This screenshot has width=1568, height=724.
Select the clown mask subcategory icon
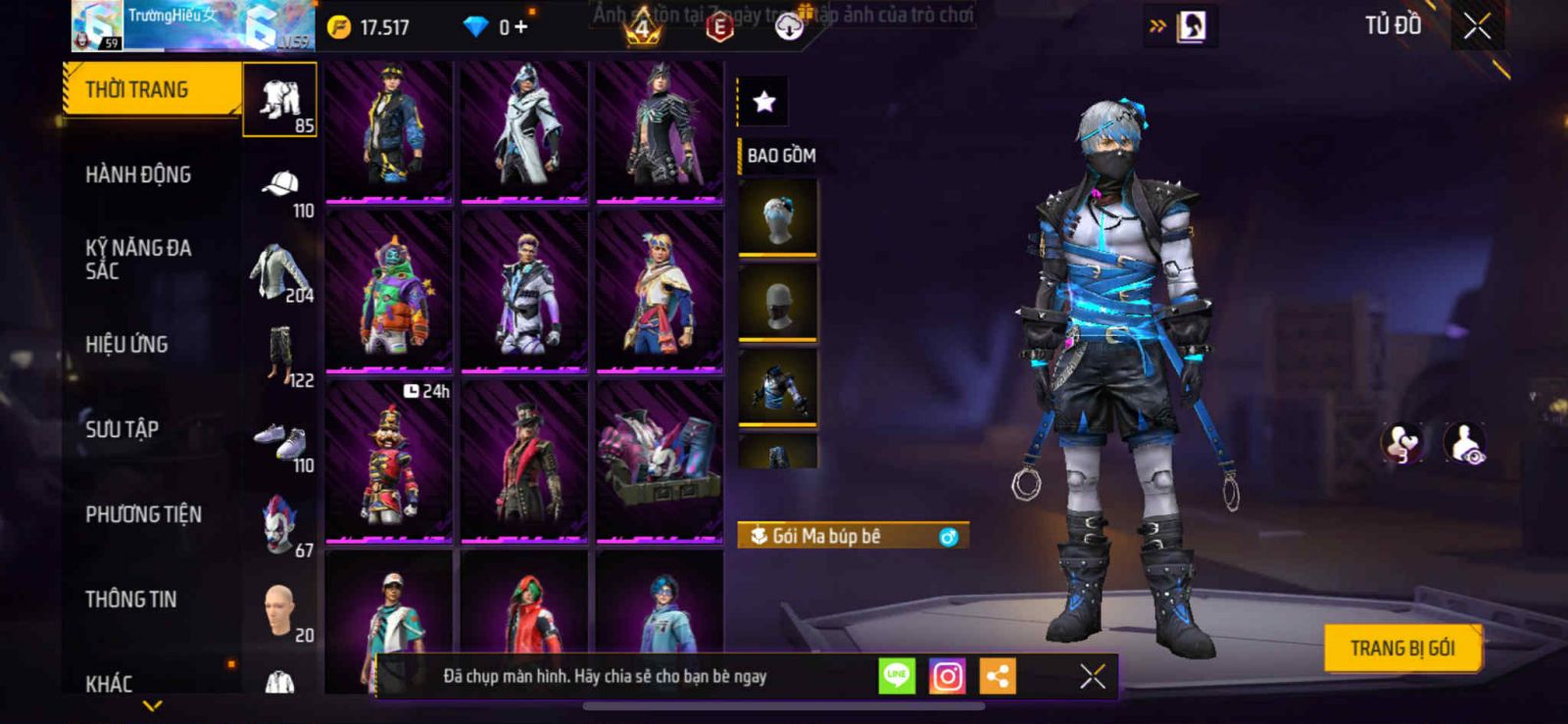[x=279, y=526]
